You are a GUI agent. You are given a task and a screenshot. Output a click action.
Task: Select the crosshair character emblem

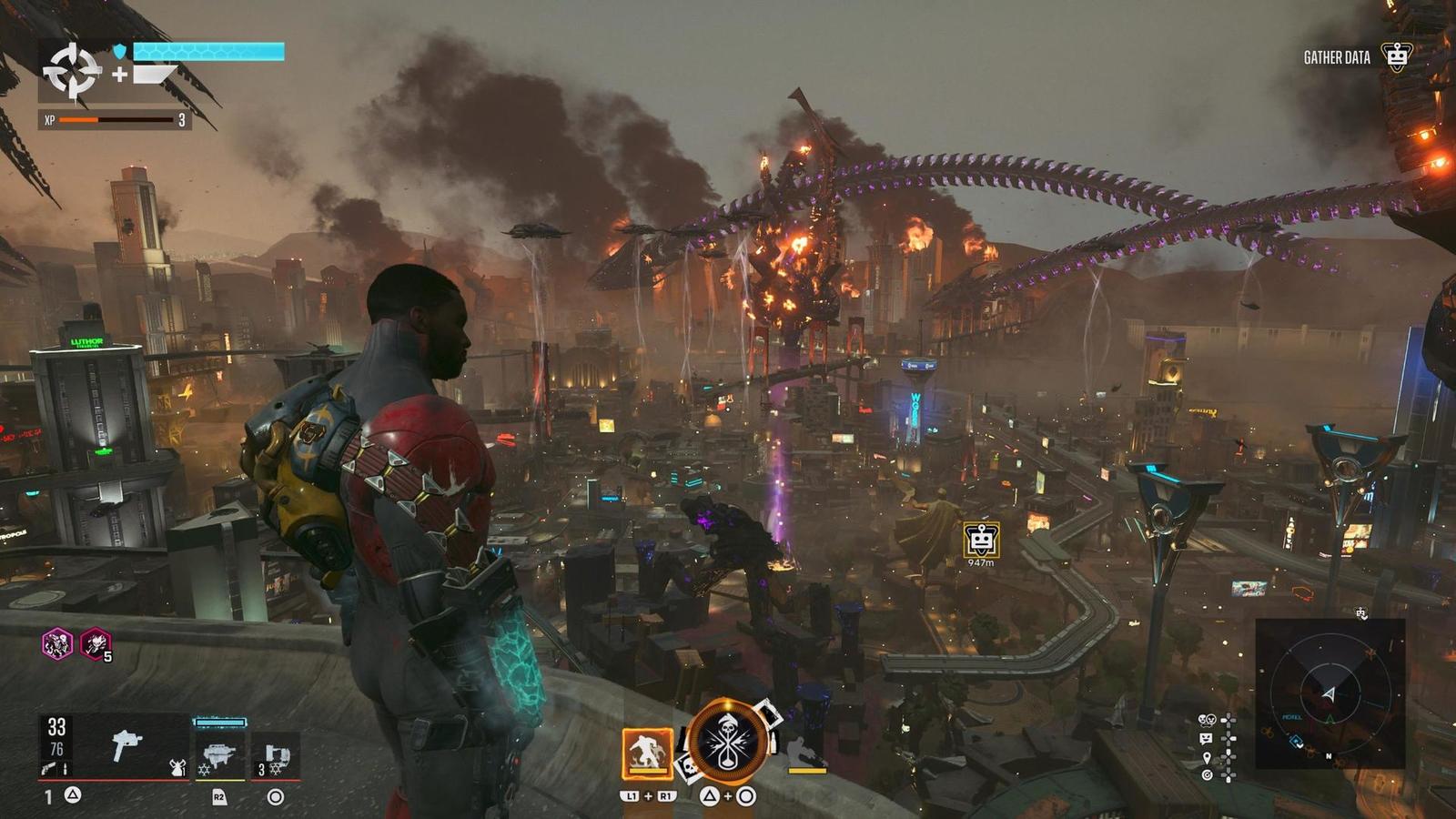coord(72,70)
